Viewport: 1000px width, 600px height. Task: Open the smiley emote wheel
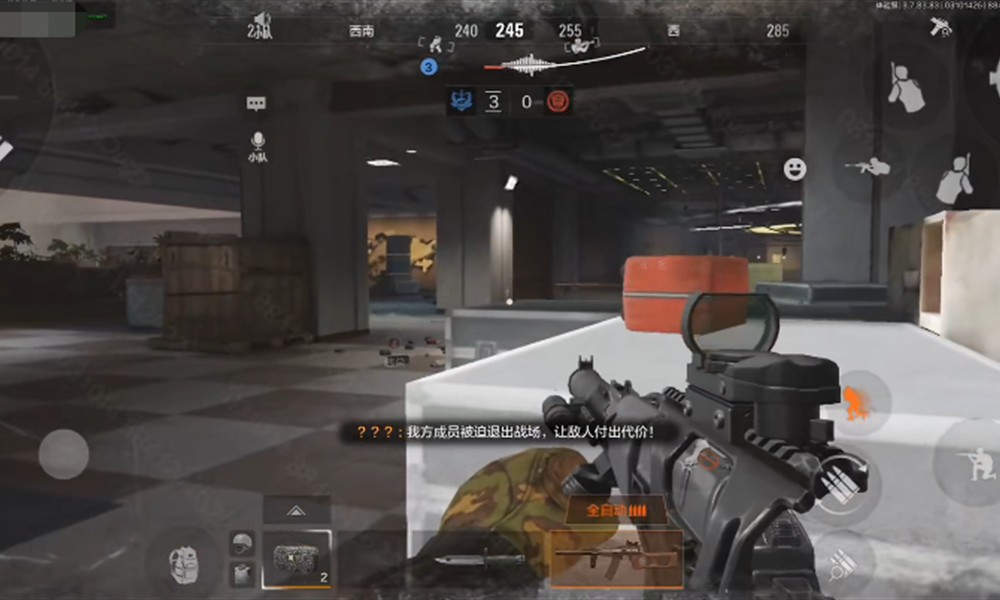[x=795, y=169]
